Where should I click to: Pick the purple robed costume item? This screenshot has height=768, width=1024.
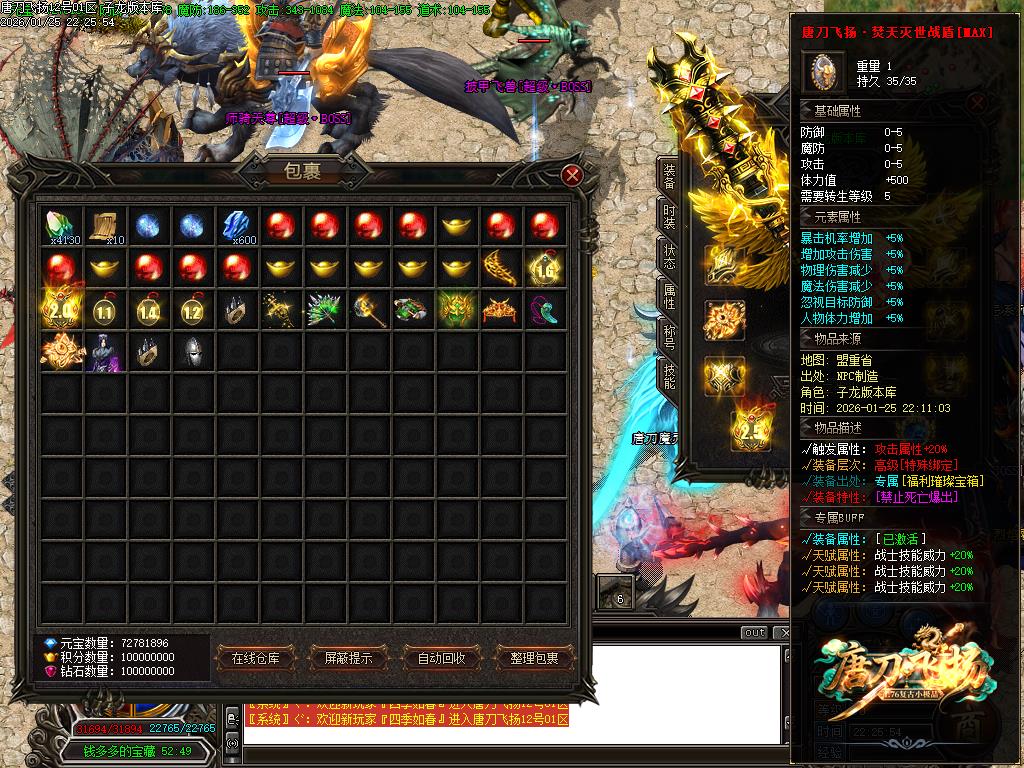[x=105, y=352]
